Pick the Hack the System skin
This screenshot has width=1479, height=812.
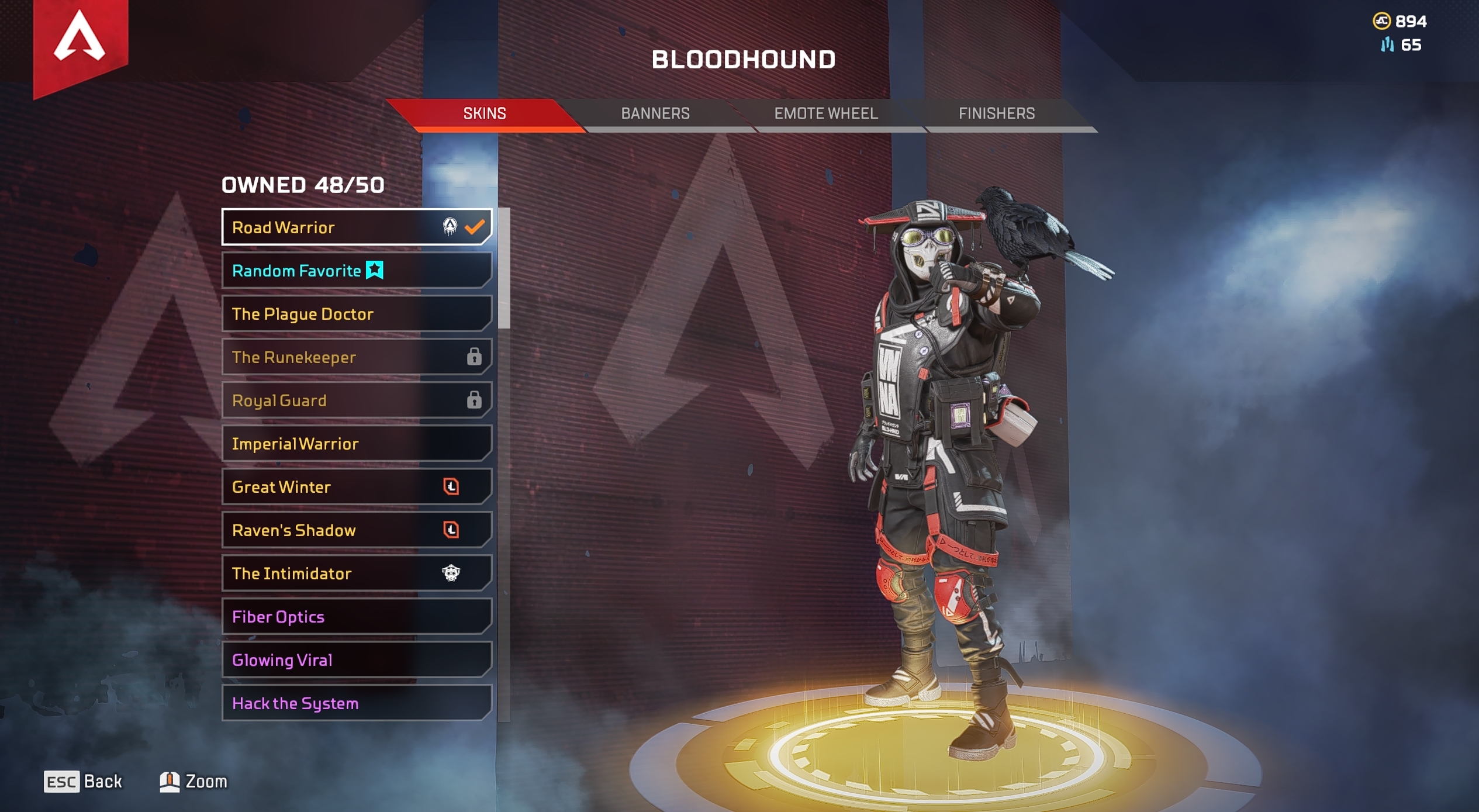pos(356,703)
